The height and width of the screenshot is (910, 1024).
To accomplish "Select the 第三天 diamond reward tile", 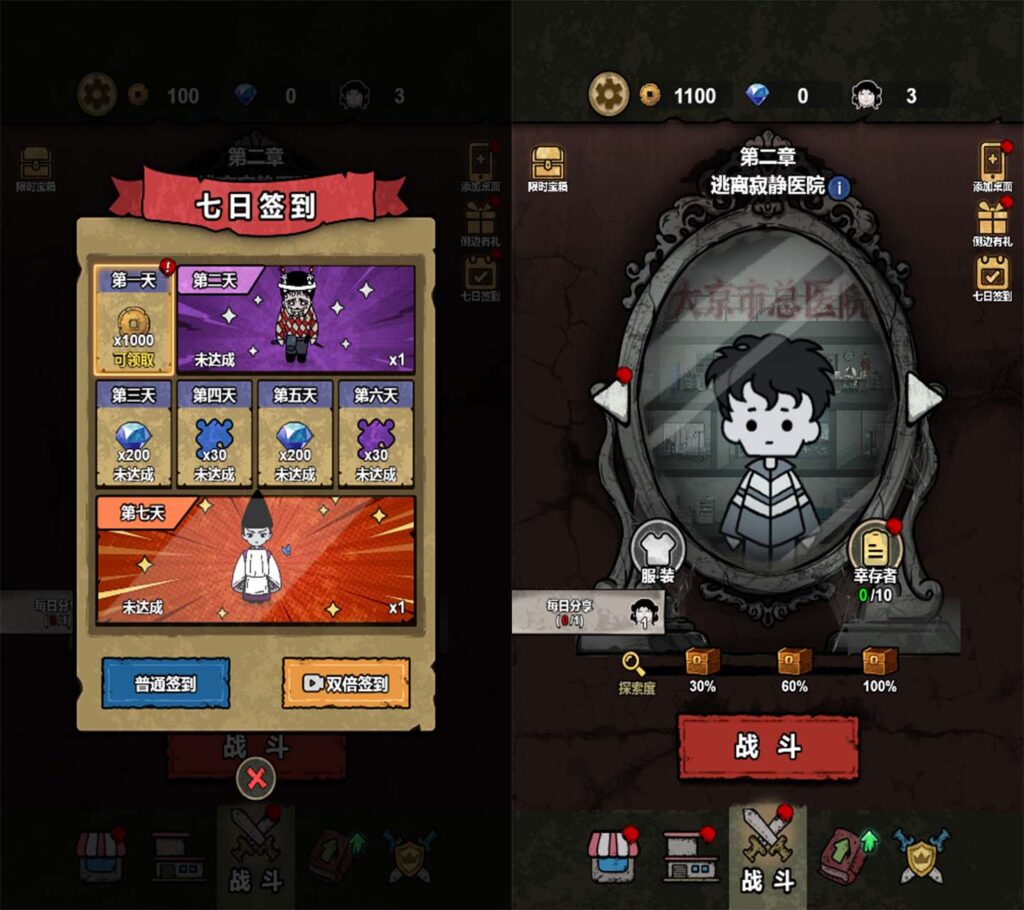I will click(x=134, y=434).
